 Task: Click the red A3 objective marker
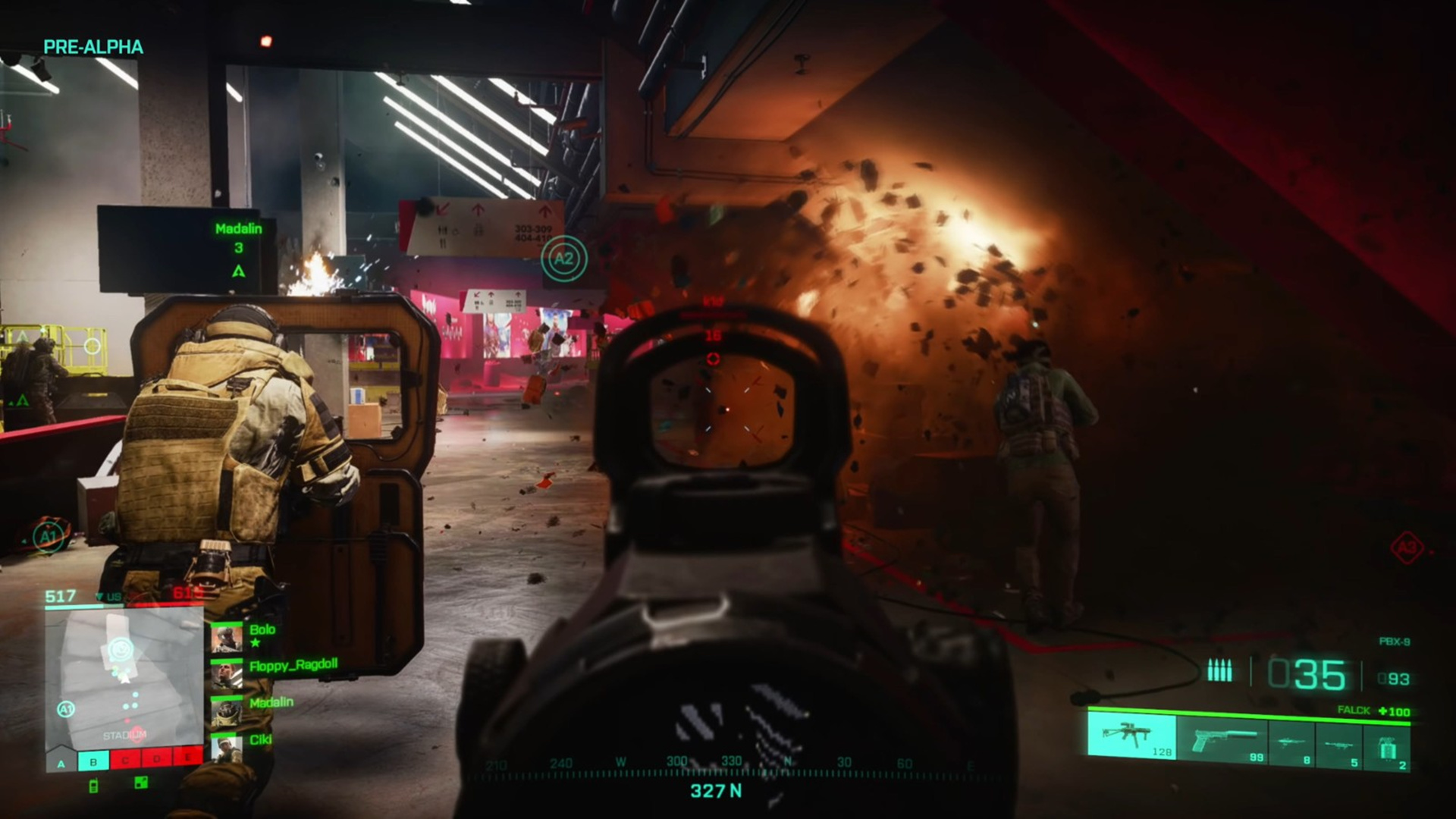pos(1407,547)
